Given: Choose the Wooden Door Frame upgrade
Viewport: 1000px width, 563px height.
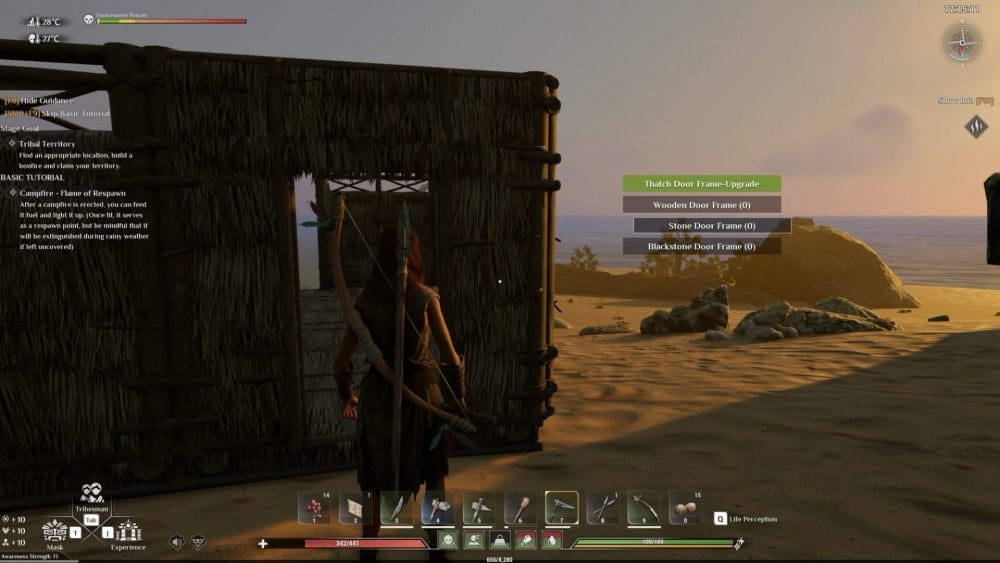Looking at the screenshot, I should click(701, 205).
